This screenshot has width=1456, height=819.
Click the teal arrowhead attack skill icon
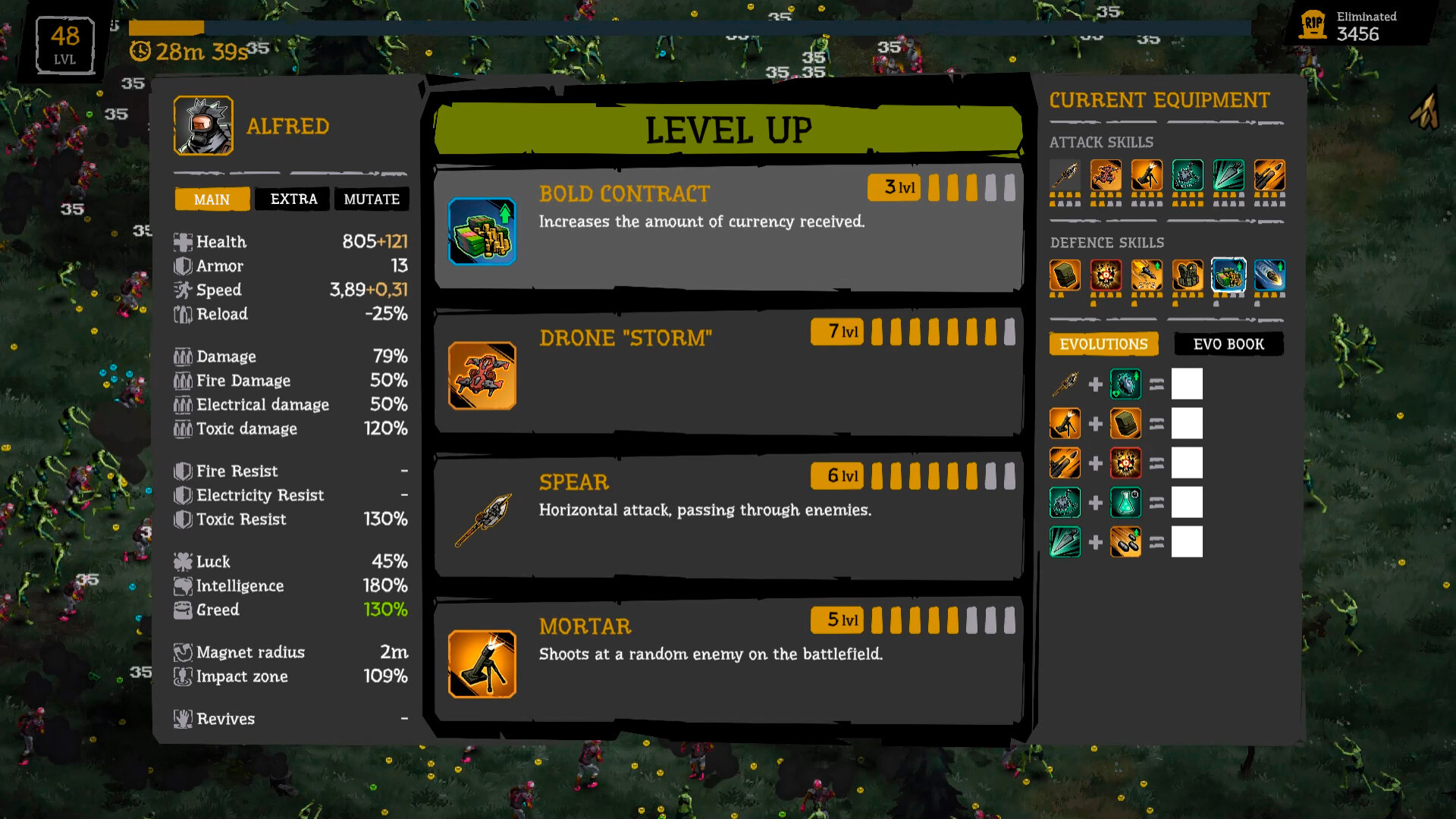1229,174
